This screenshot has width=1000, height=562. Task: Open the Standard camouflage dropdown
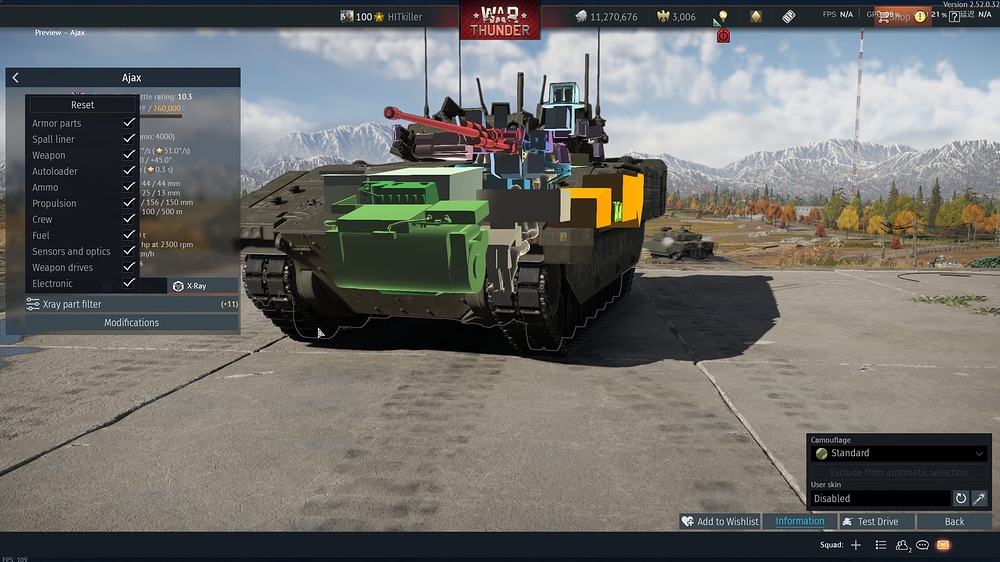pos(899,453)
